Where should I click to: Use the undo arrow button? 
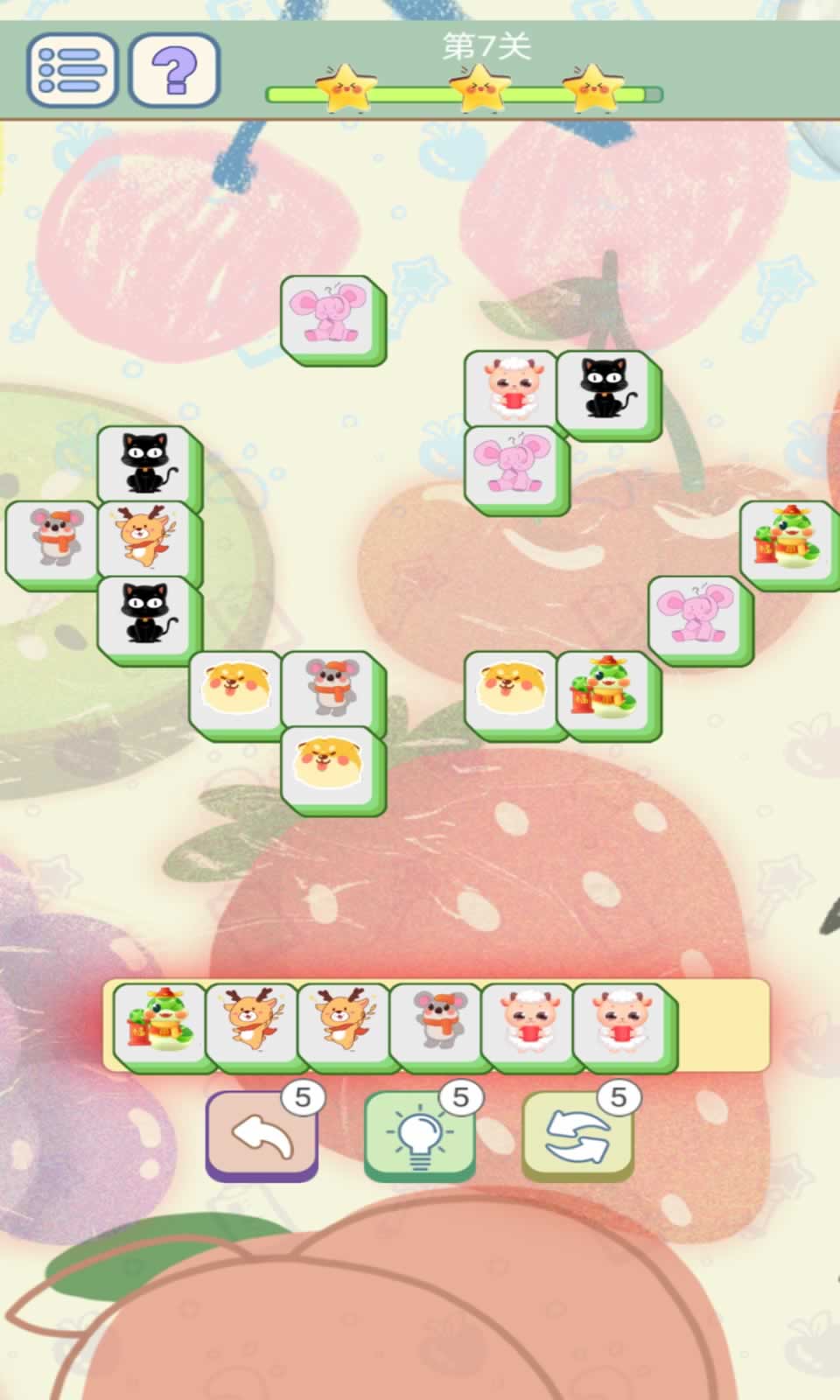(261, 1136)
